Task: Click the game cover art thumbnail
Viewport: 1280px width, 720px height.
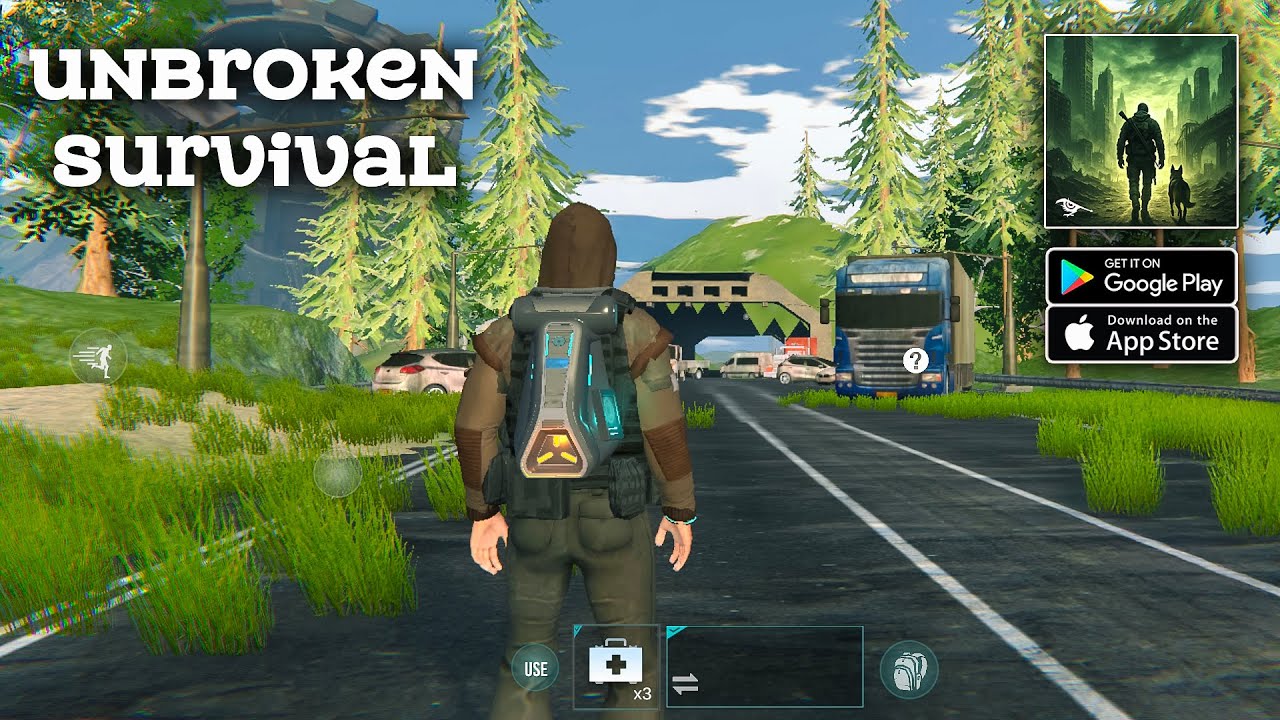Action: (1141, 131)
